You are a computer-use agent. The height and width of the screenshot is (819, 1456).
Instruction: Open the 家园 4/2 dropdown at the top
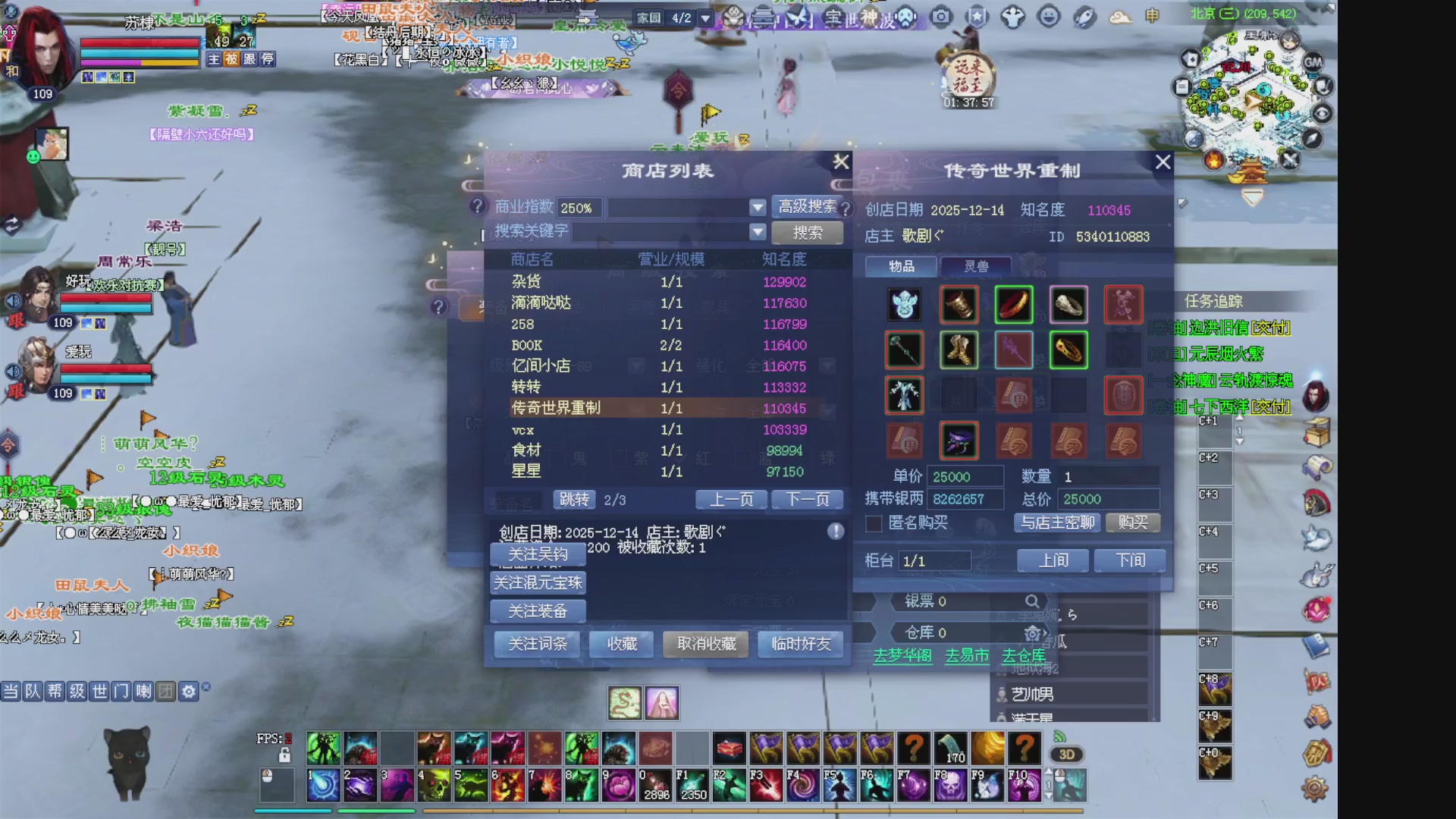(x=704, y=17)
